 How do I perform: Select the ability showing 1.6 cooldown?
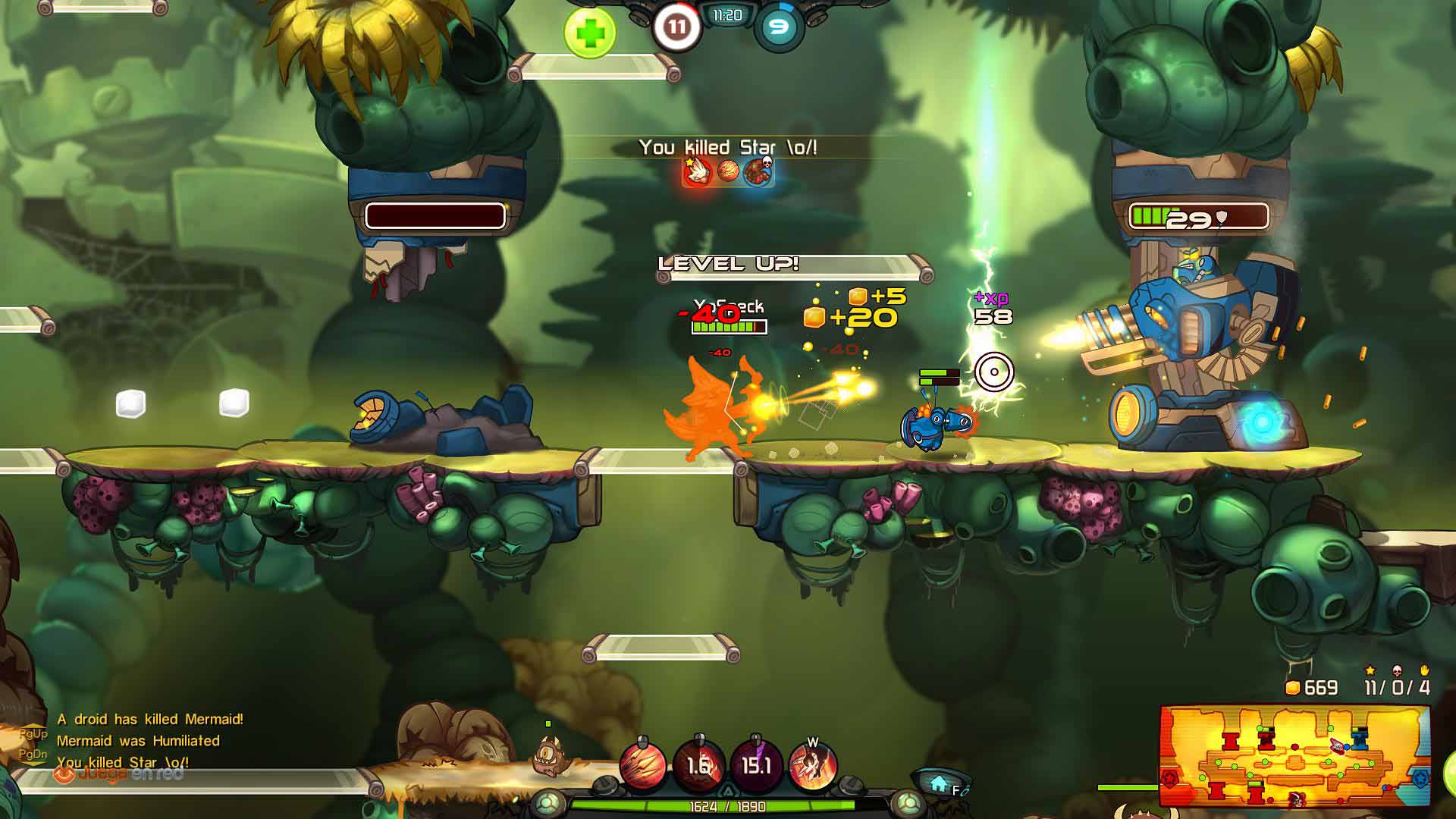tap(698, 766)
